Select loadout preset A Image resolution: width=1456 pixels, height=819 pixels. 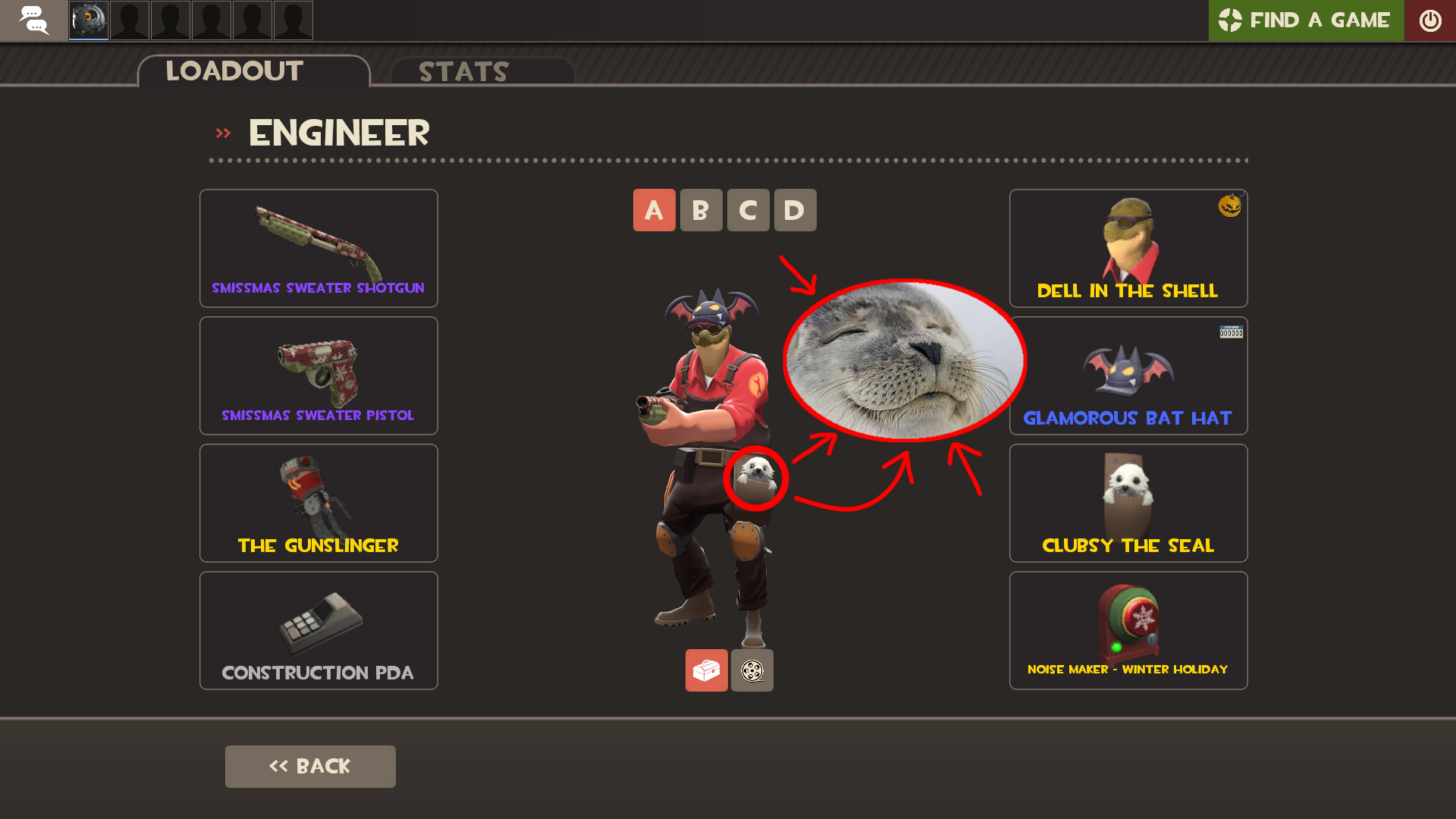[x=654, y=210]
